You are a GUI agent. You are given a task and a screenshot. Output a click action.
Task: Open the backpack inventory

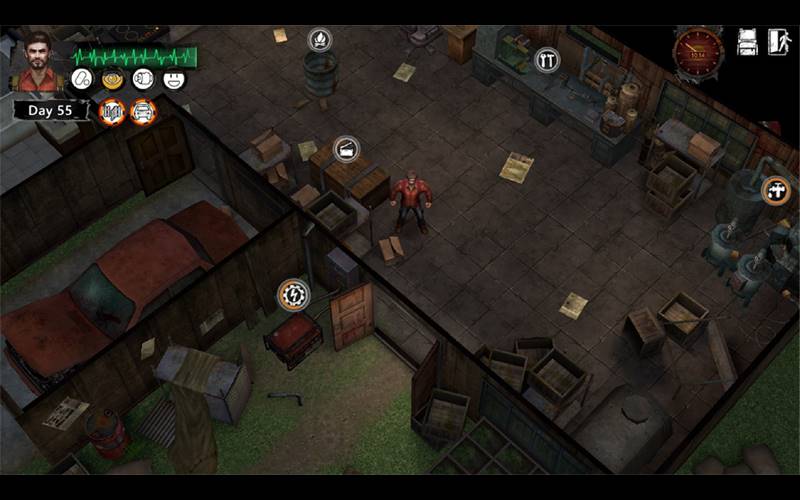point(747,42)
